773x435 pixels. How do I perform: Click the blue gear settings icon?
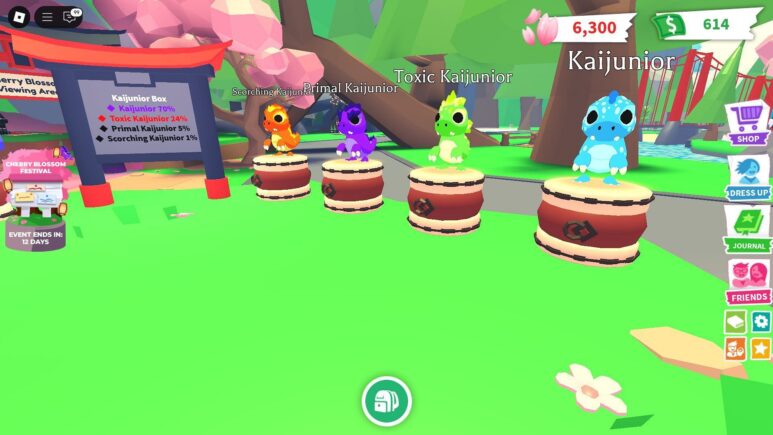761,322
